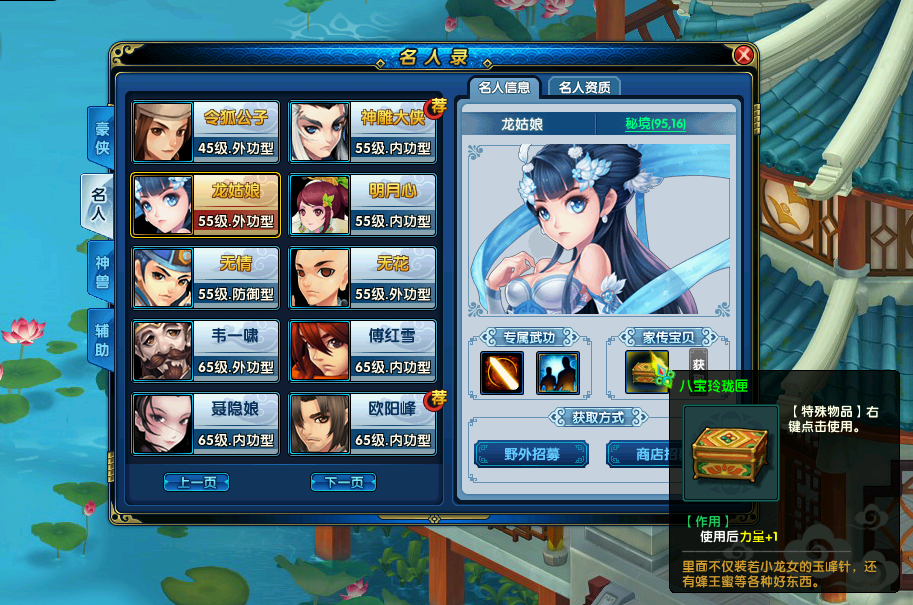Viewport: 913px width, 605px height.
Task: Select hero 聂隐娘
Action: [205, 423]
